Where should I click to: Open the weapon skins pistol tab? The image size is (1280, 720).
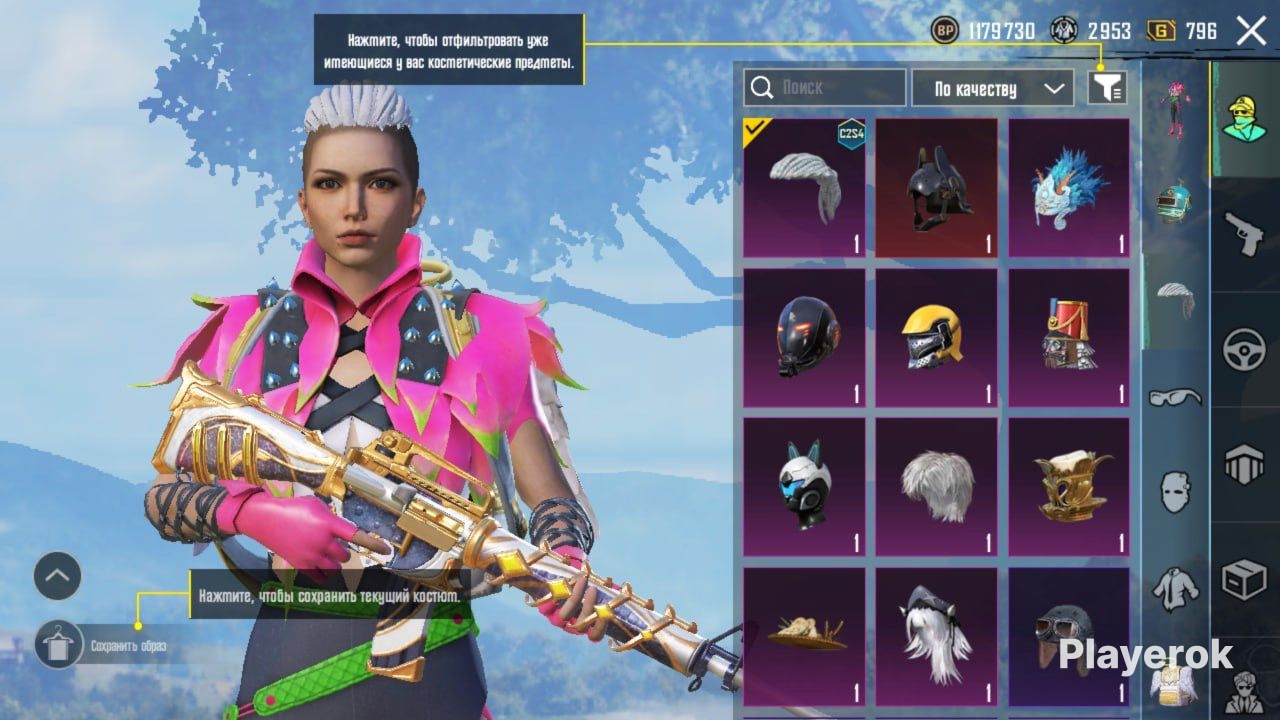[1245, 234]
